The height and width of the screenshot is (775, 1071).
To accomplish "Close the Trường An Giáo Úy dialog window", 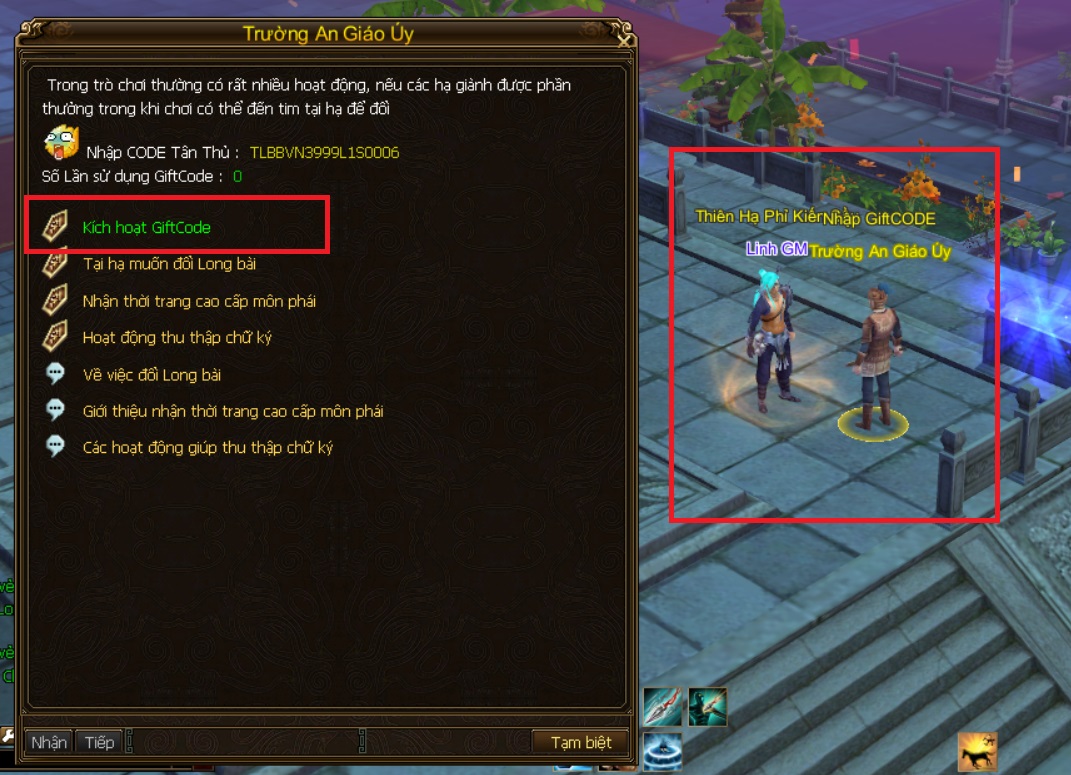I will 624,41.
